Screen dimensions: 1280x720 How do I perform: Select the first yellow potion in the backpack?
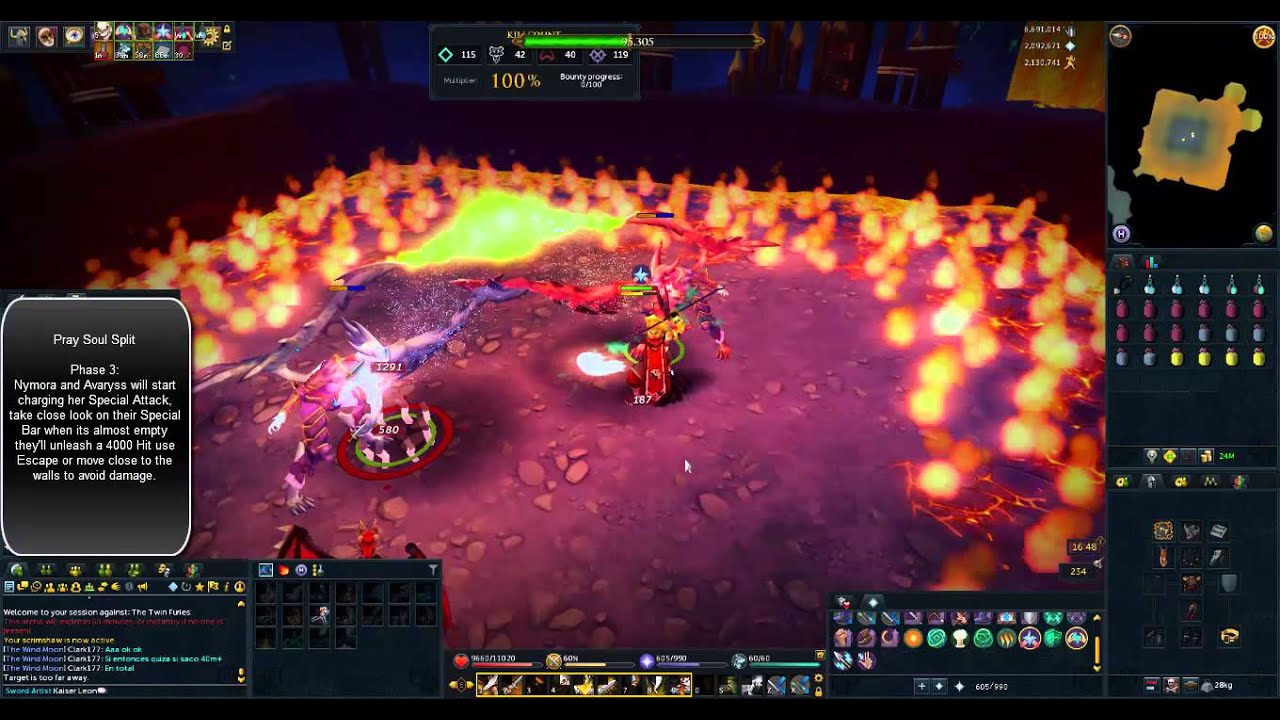tap(1177, 357)
